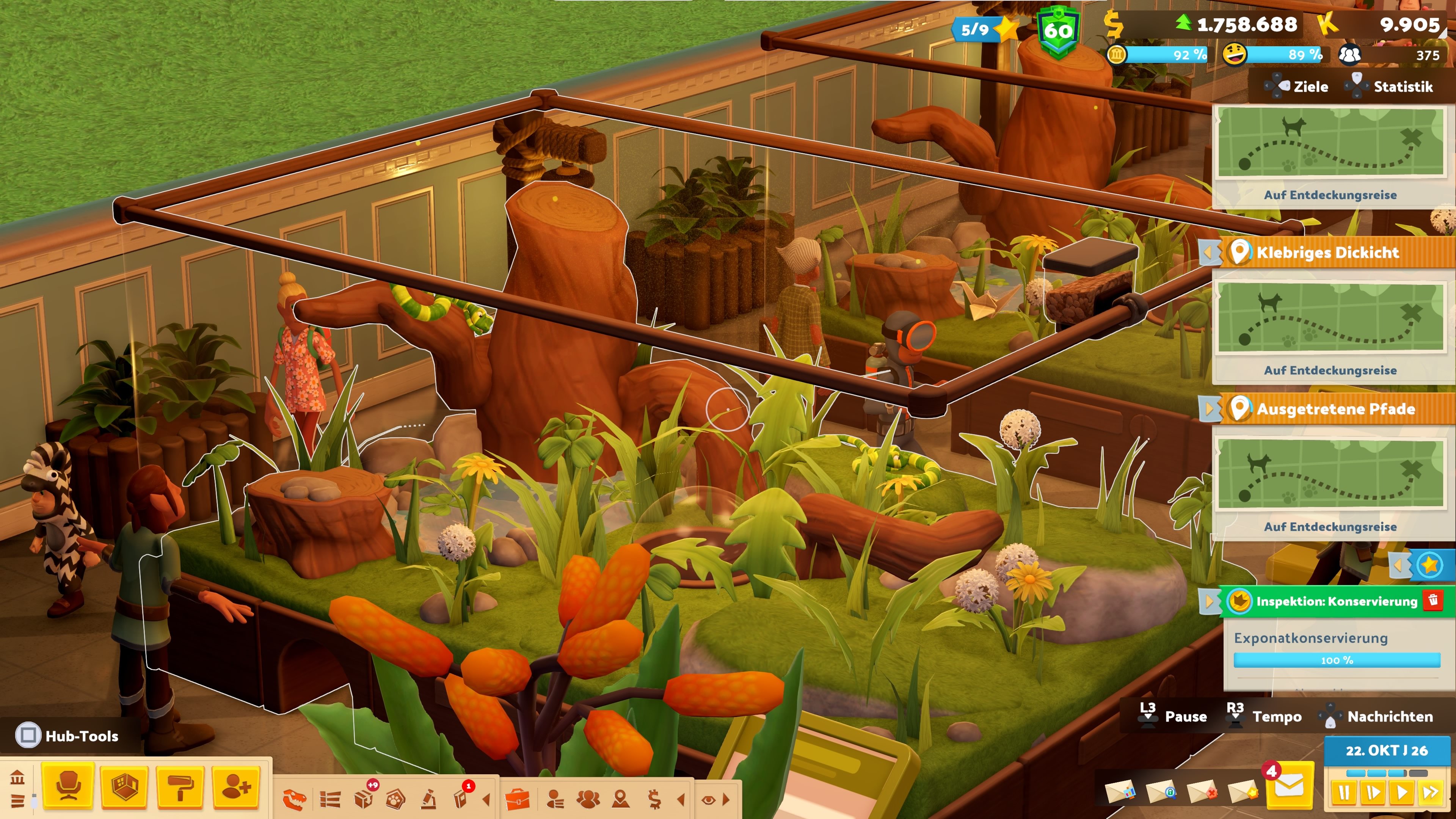Open the chair furnishing items button

click(68, 786)
